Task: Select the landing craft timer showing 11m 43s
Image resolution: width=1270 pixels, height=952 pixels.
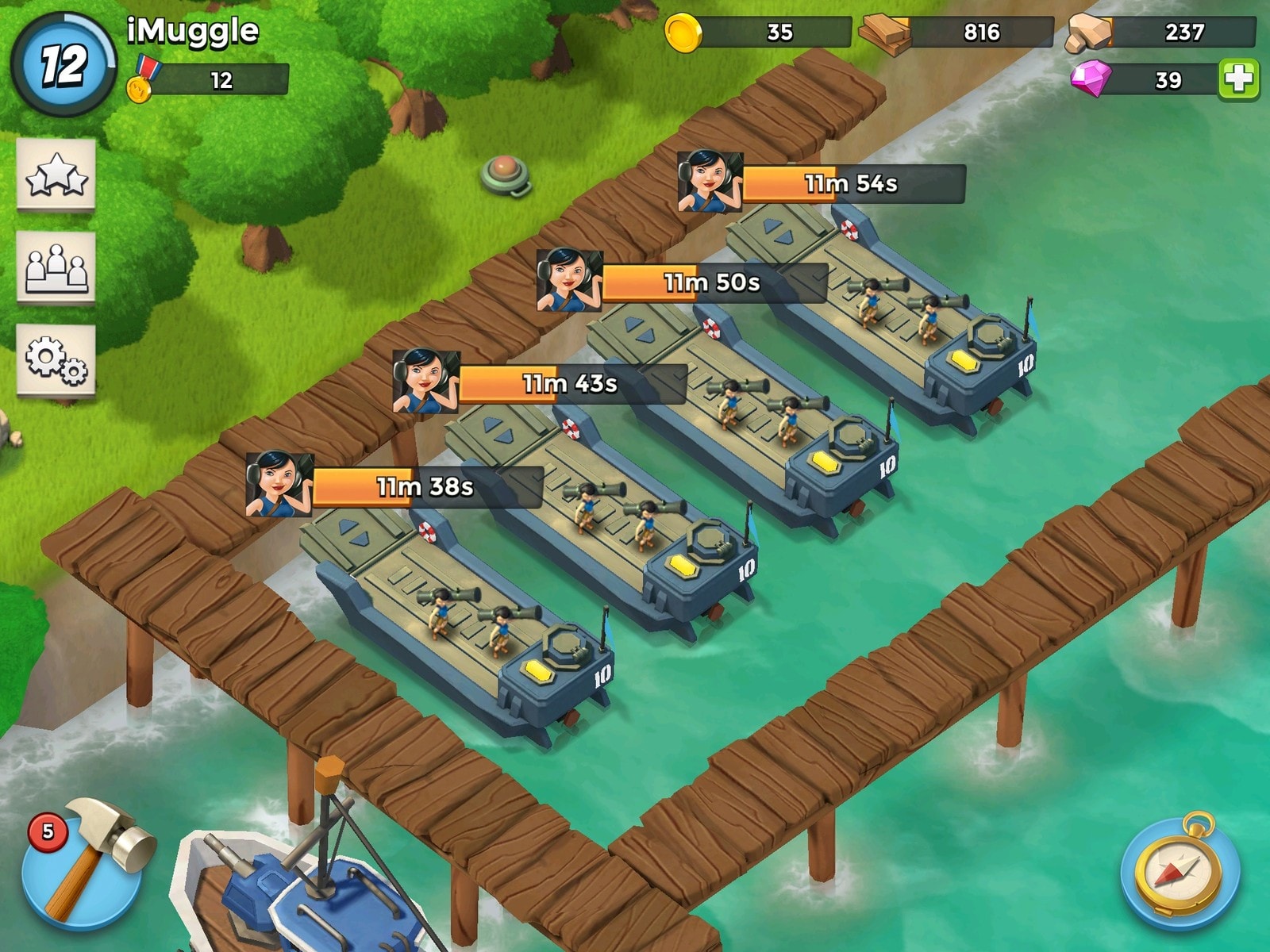Action: (x=571, y=384)
